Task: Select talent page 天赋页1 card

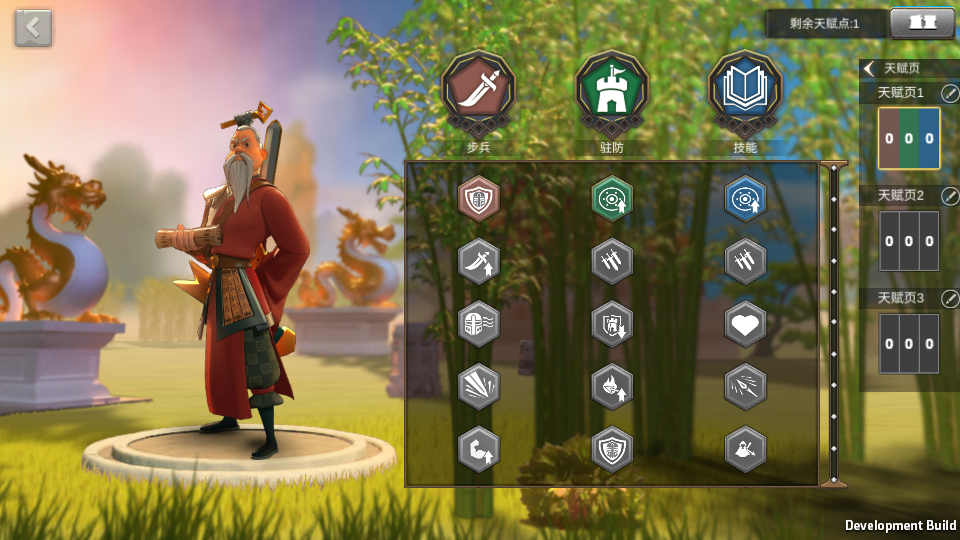Action: pyautogui.click(x=909, y=138)
